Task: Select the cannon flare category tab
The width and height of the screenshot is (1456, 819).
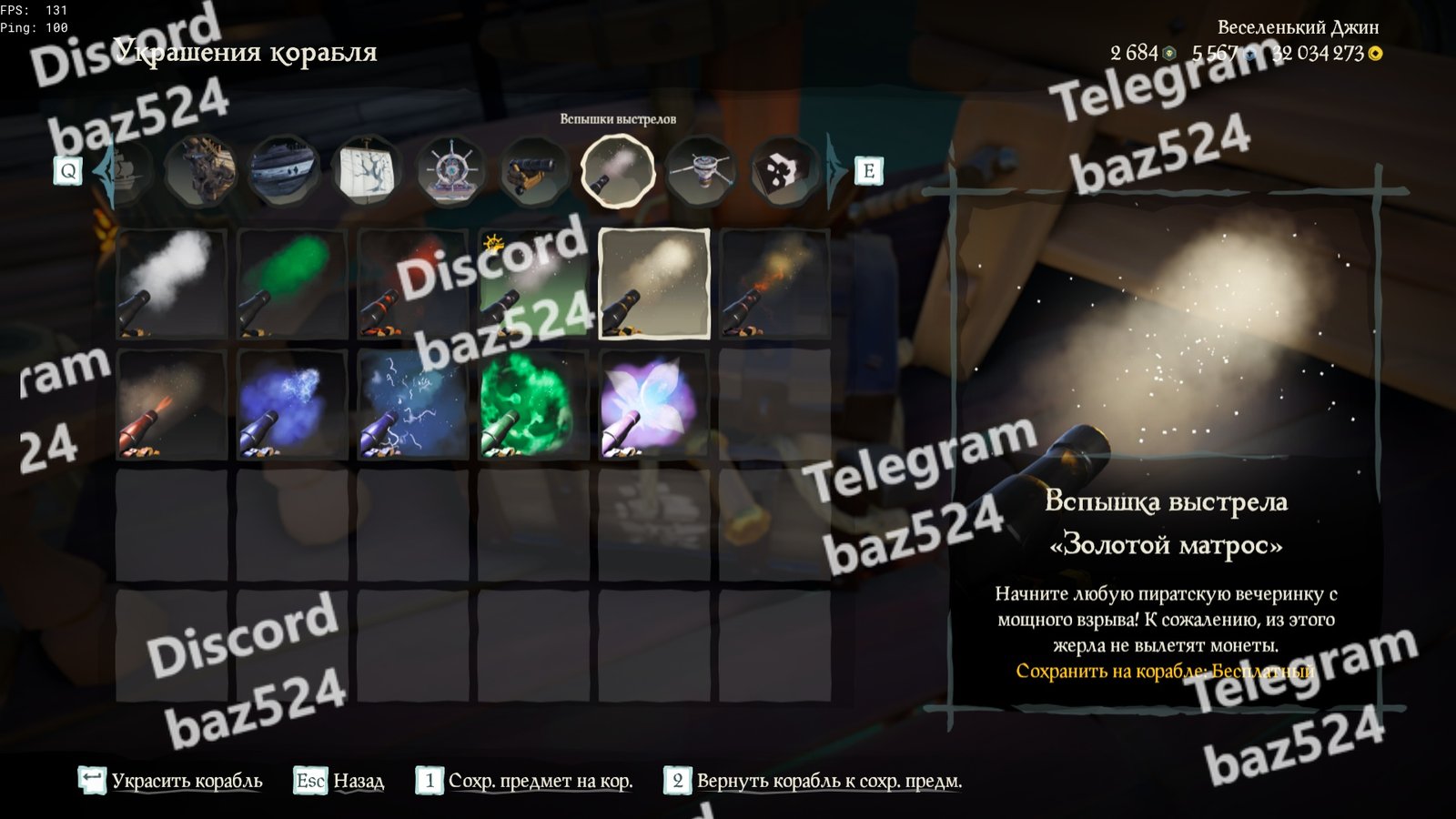Action: pos(617,170)
